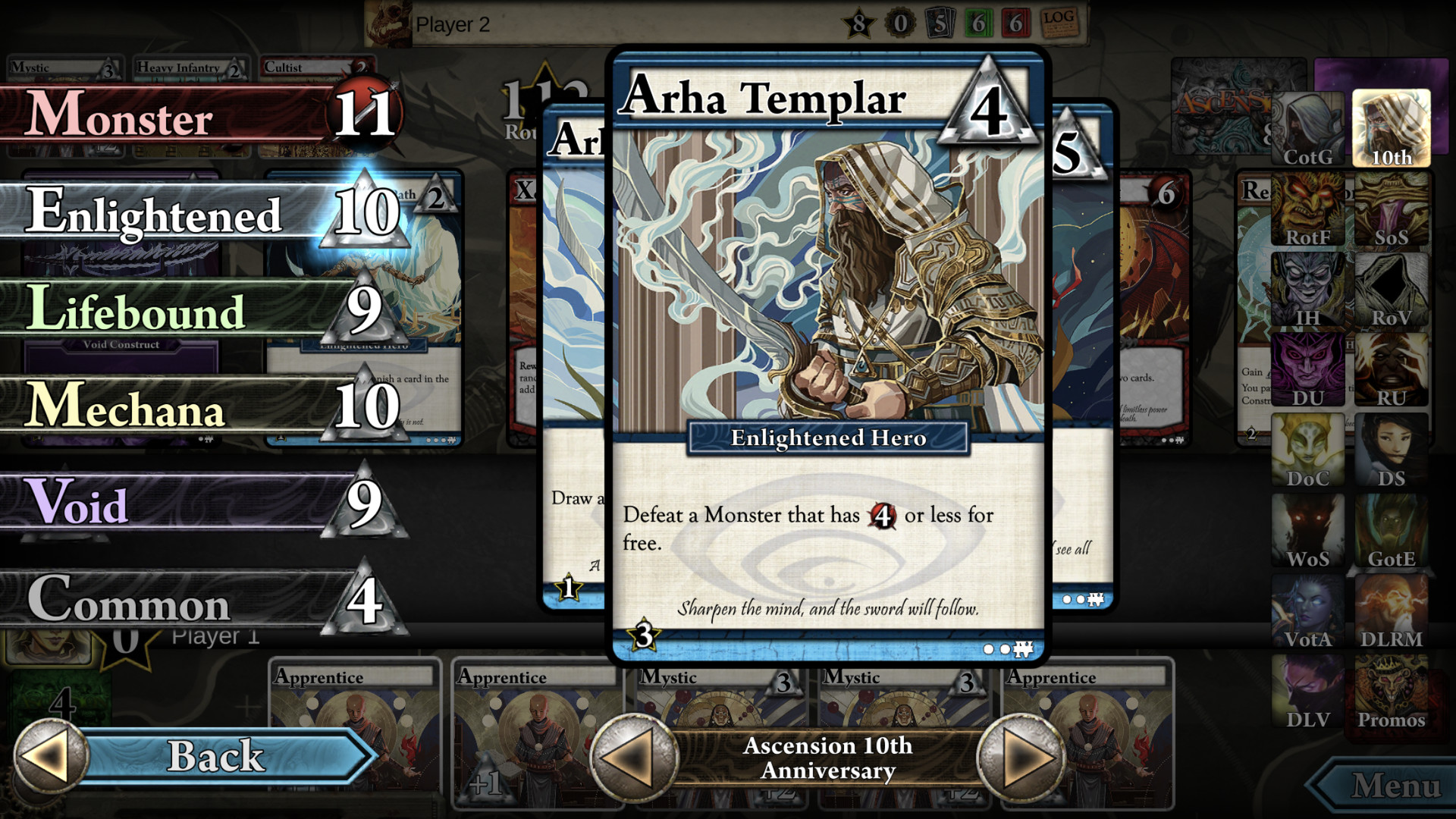Select the DU expansion icon
The image size is (1456, 819).
[x=1309, y=368]
